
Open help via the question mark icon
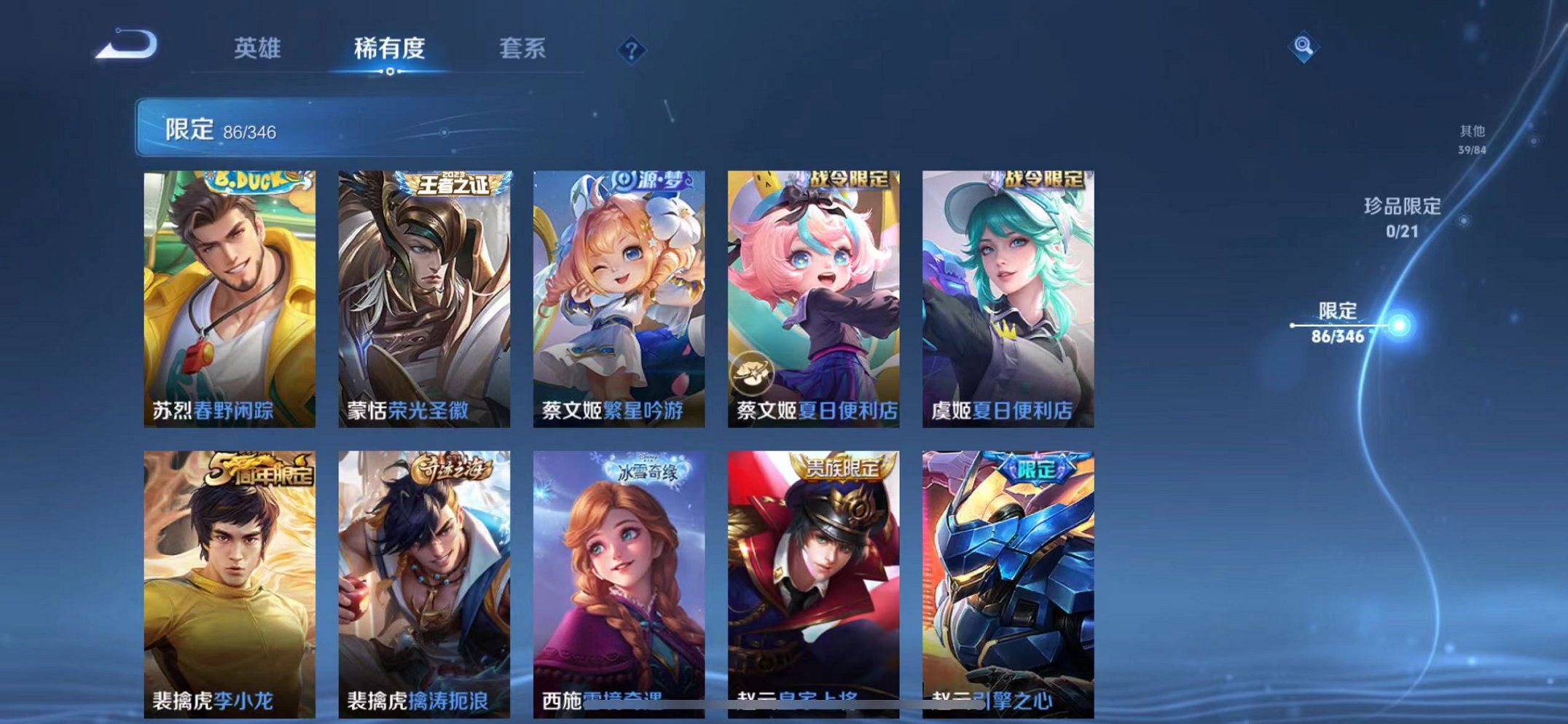[x=633, y=50]
